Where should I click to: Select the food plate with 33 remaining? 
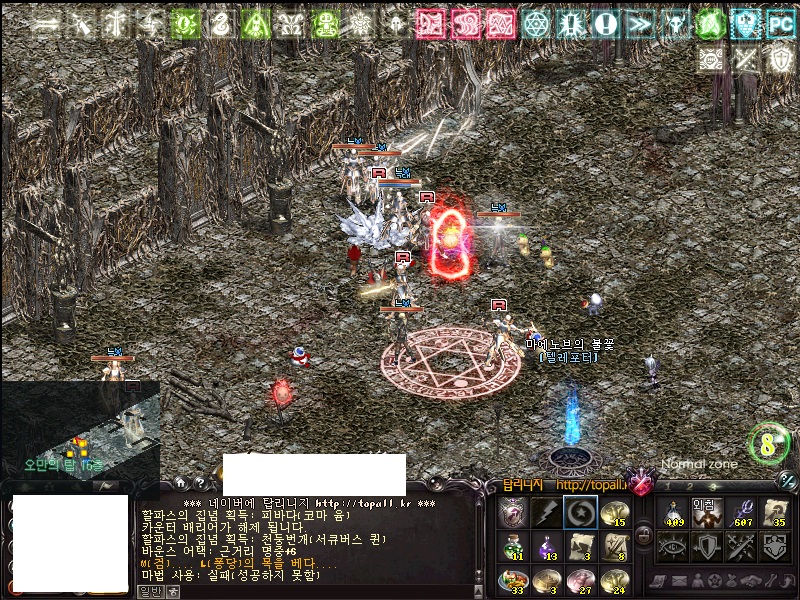coord(512,580)
